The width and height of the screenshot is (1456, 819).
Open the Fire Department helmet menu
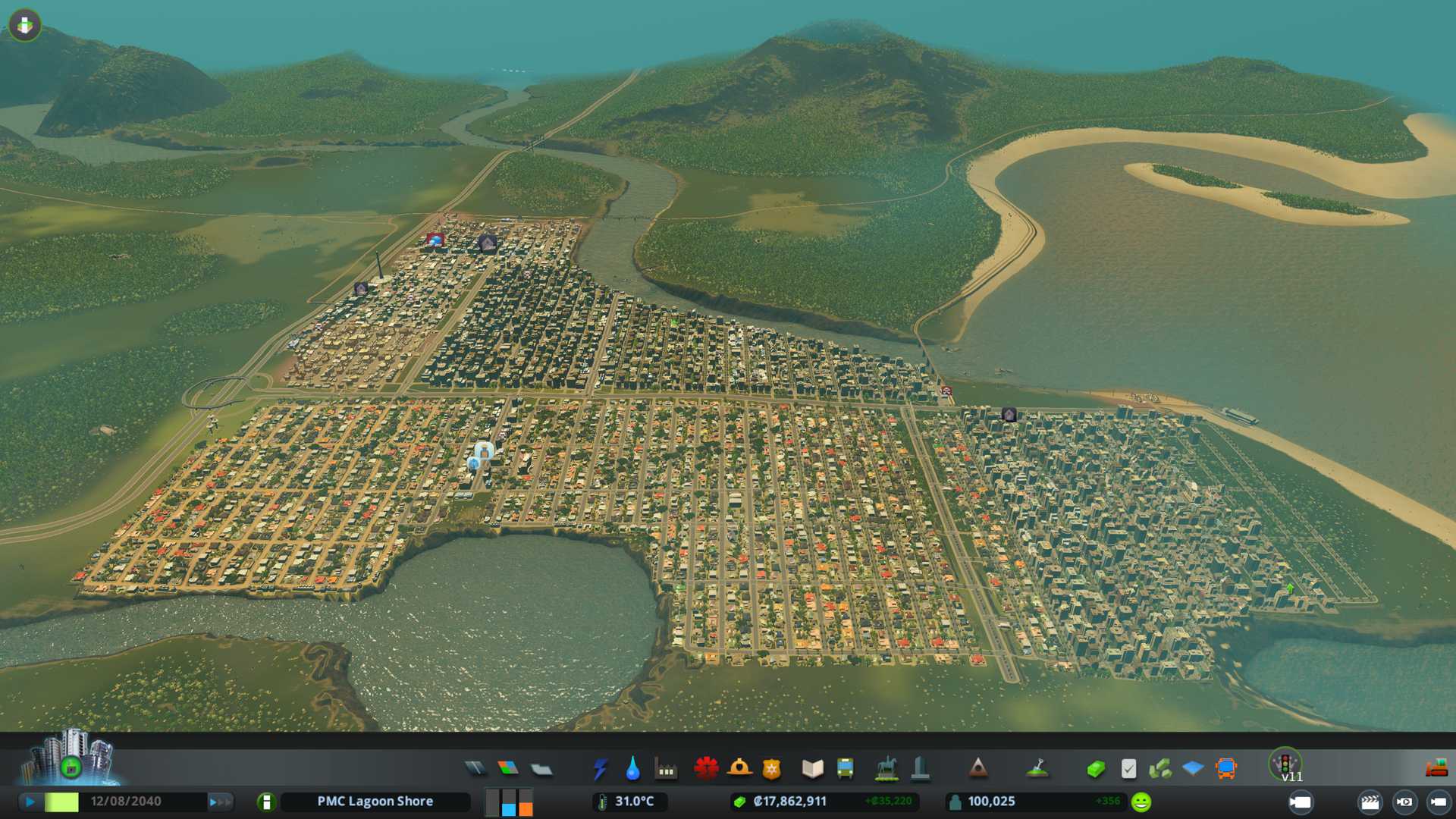coord(739,769)
